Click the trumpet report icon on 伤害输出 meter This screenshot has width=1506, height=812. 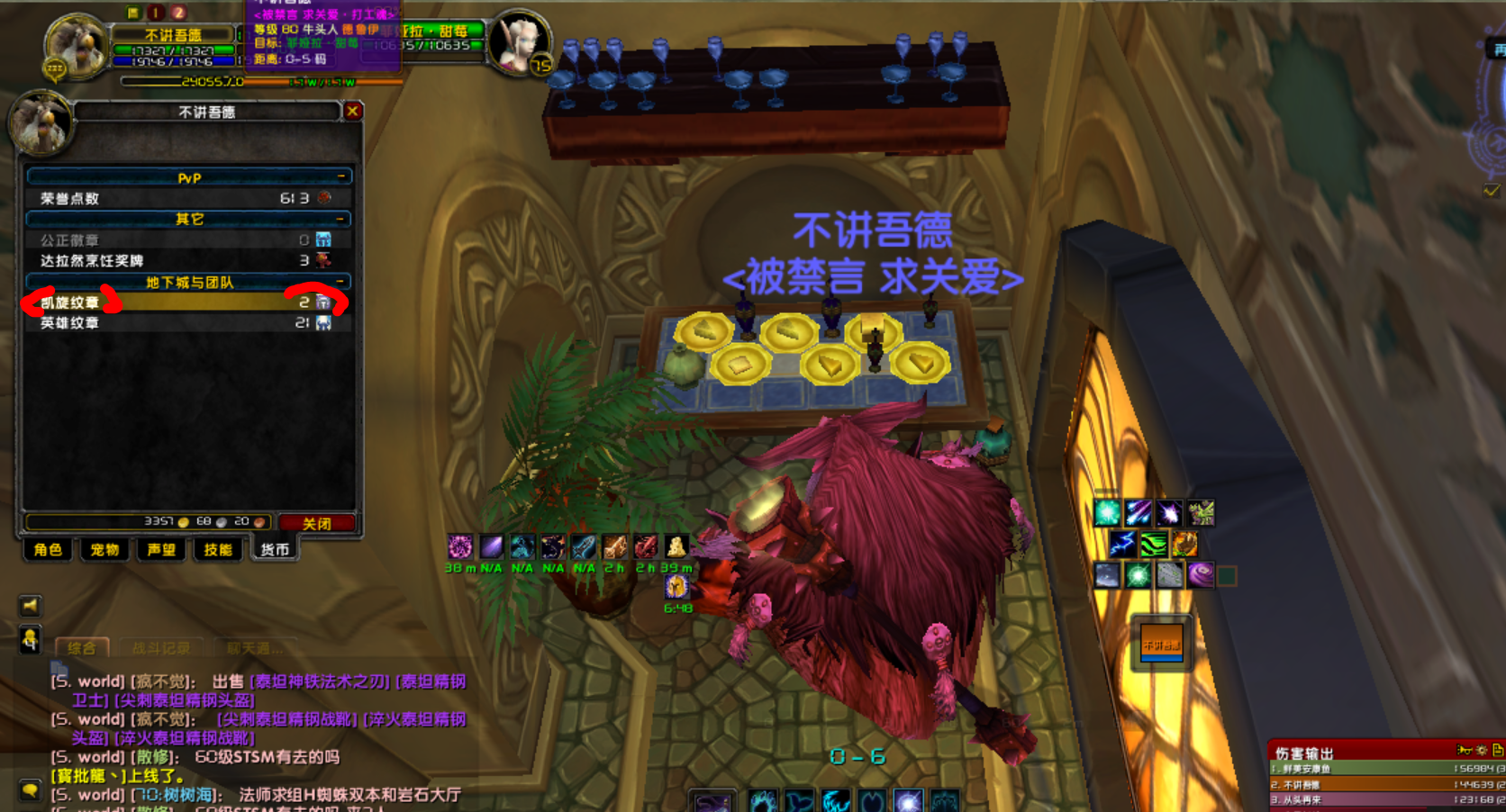pyautogui.click(x=1465, y=750)
